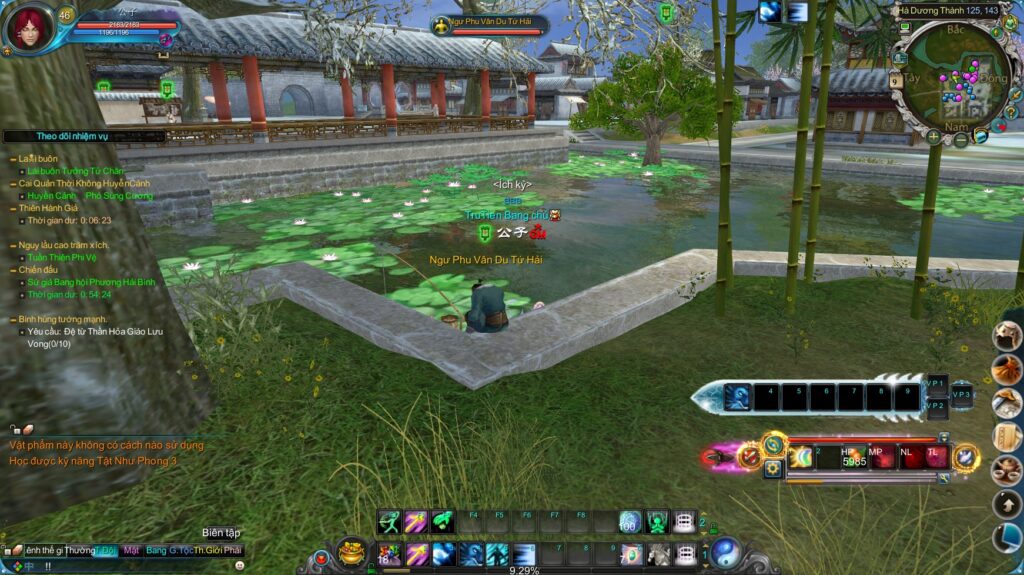Click the Biên tập chat edit button

221,533
